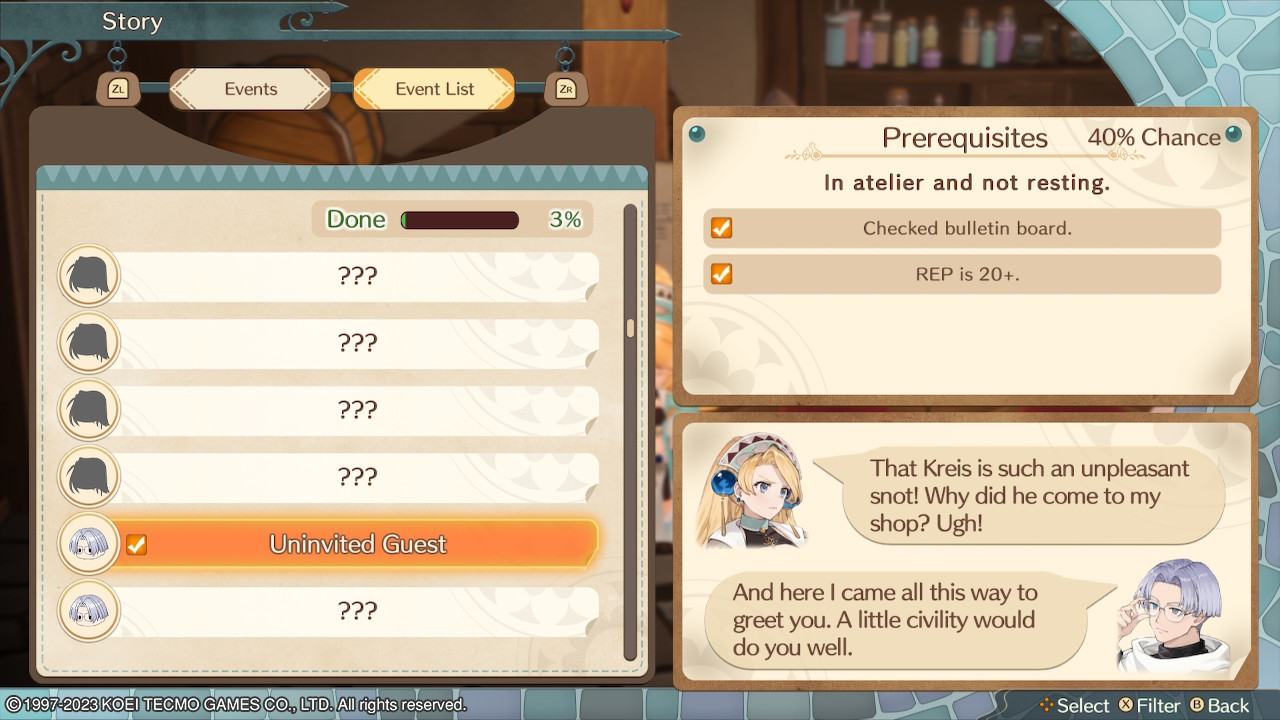Open the Event List tab

(x=434, y=89)
